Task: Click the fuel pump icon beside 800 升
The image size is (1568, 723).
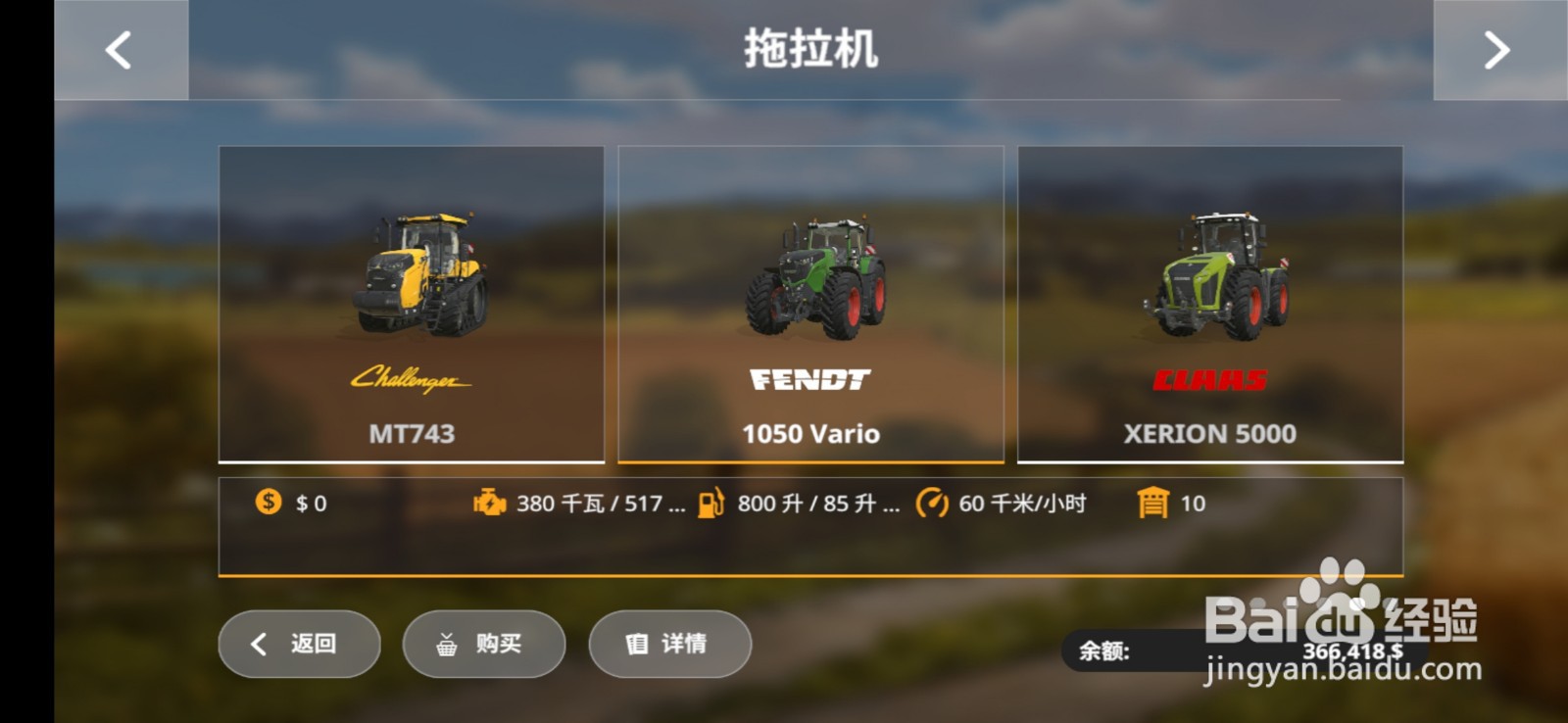Action: pos(710,504)
